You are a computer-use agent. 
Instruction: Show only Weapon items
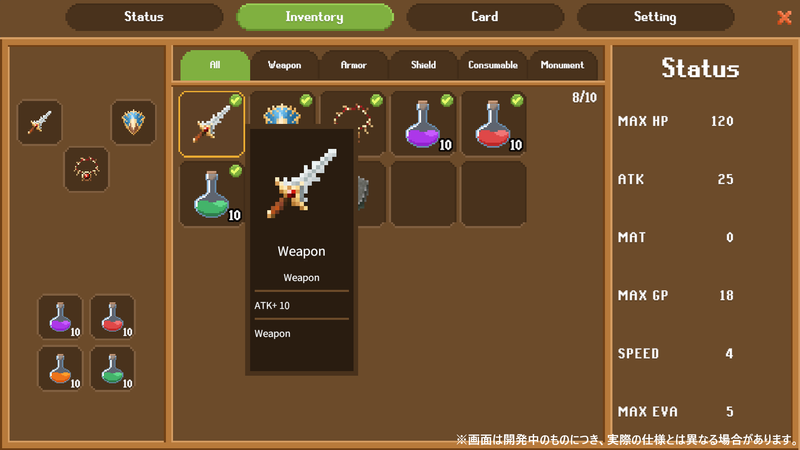point(285,65)
